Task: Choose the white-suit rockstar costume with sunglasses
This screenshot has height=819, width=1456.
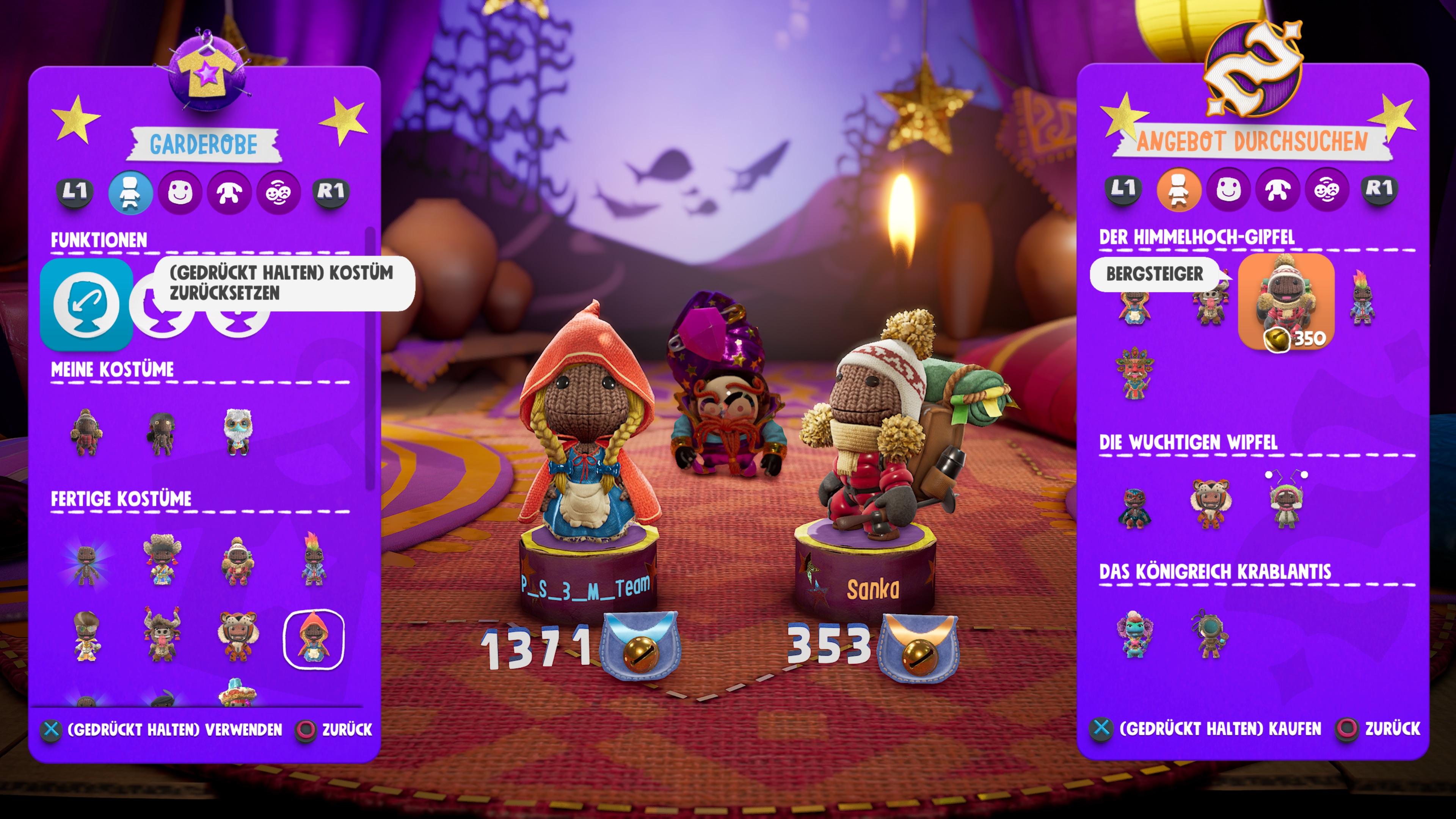Action: 86,636
